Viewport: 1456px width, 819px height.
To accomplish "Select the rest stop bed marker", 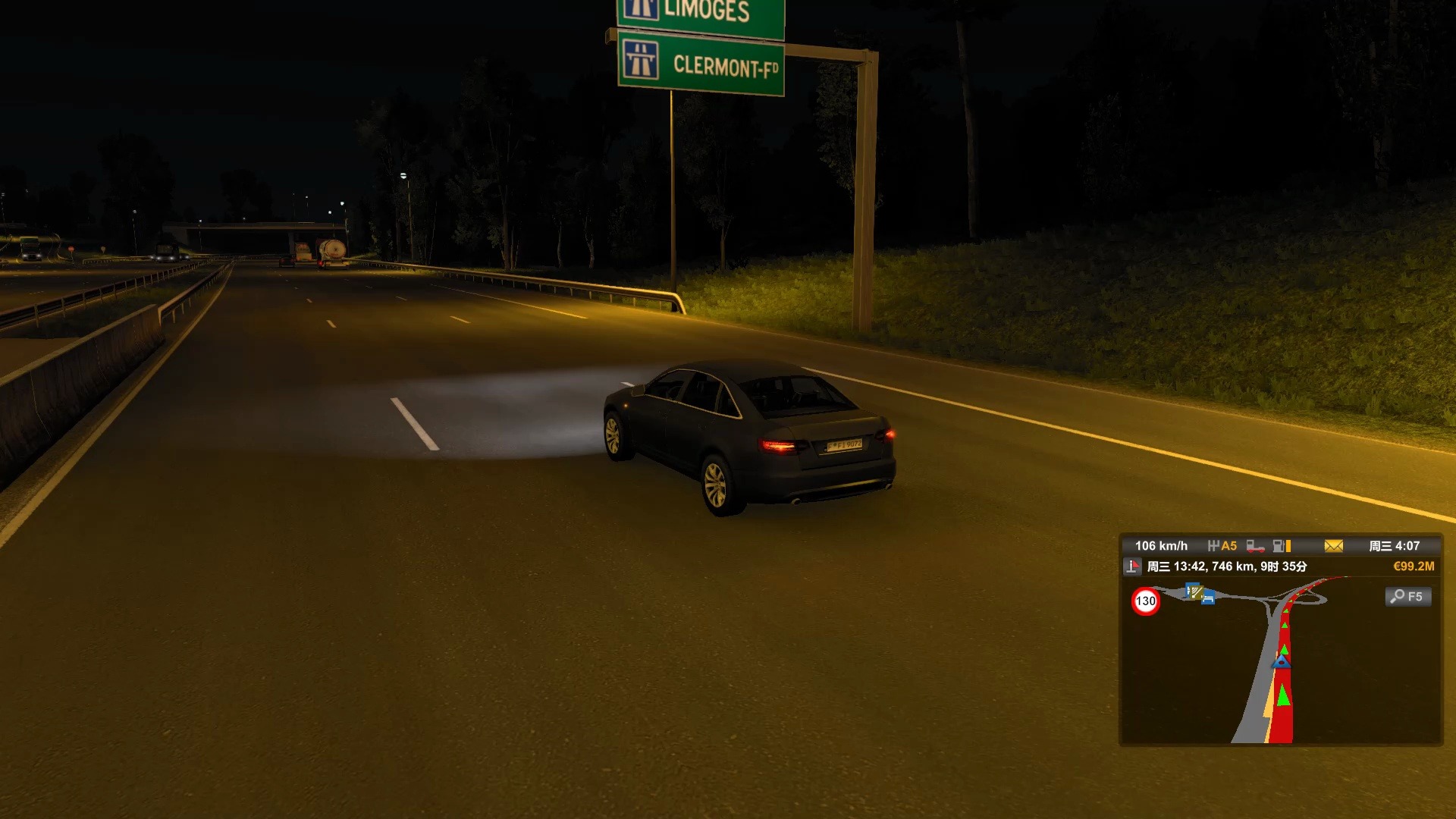I will 1208,599.
